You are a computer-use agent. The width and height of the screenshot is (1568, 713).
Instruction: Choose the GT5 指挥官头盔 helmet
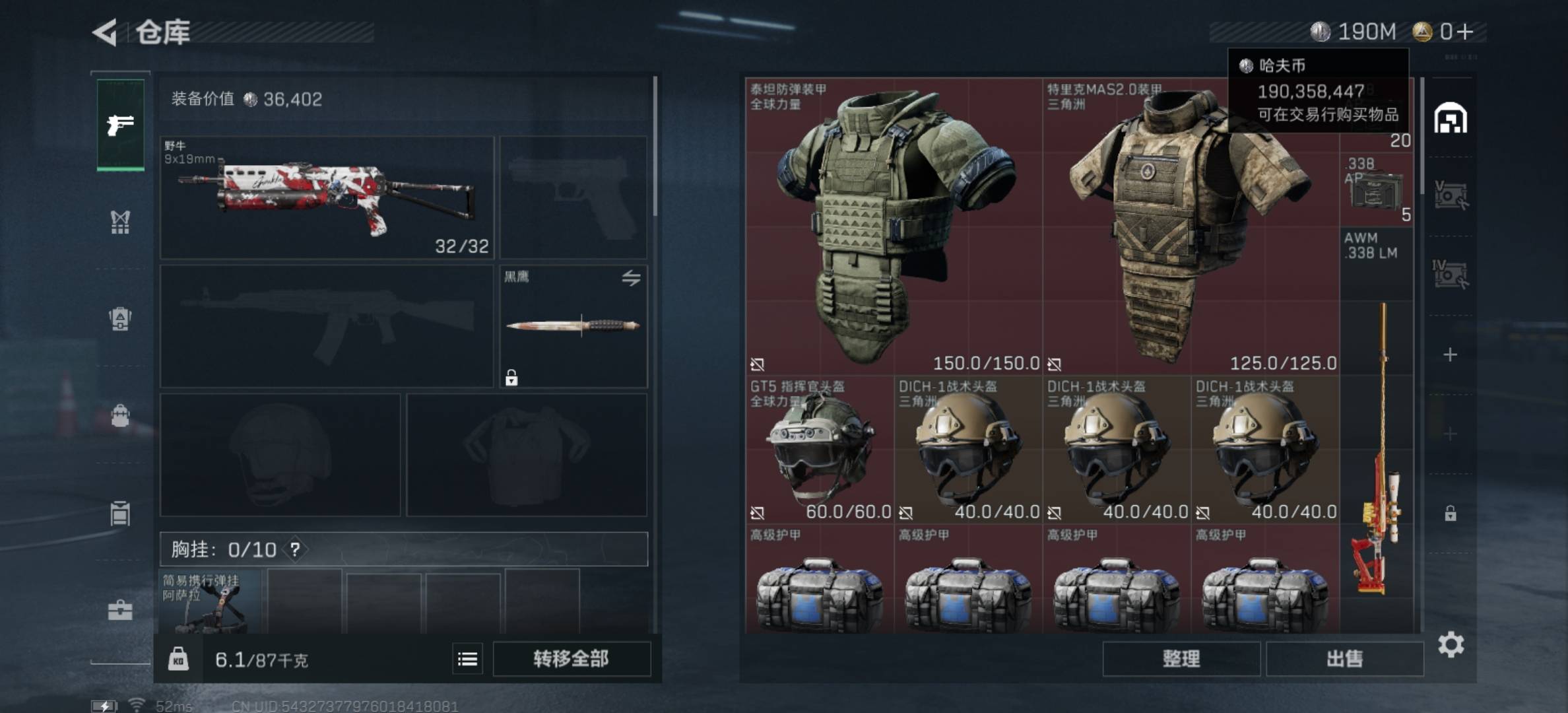point(820,449)
